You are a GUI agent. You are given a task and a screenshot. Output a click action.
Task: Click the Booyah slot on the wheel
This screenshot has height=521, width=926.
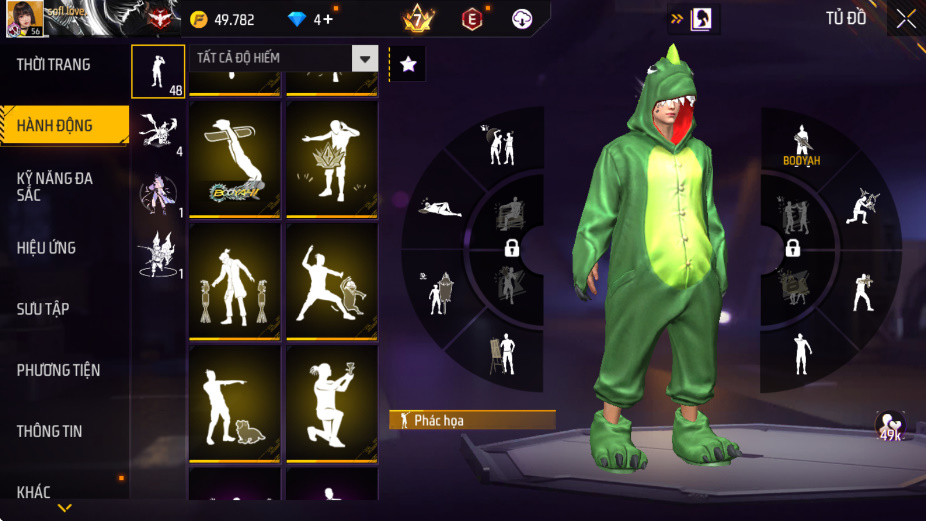click(800, 145)
